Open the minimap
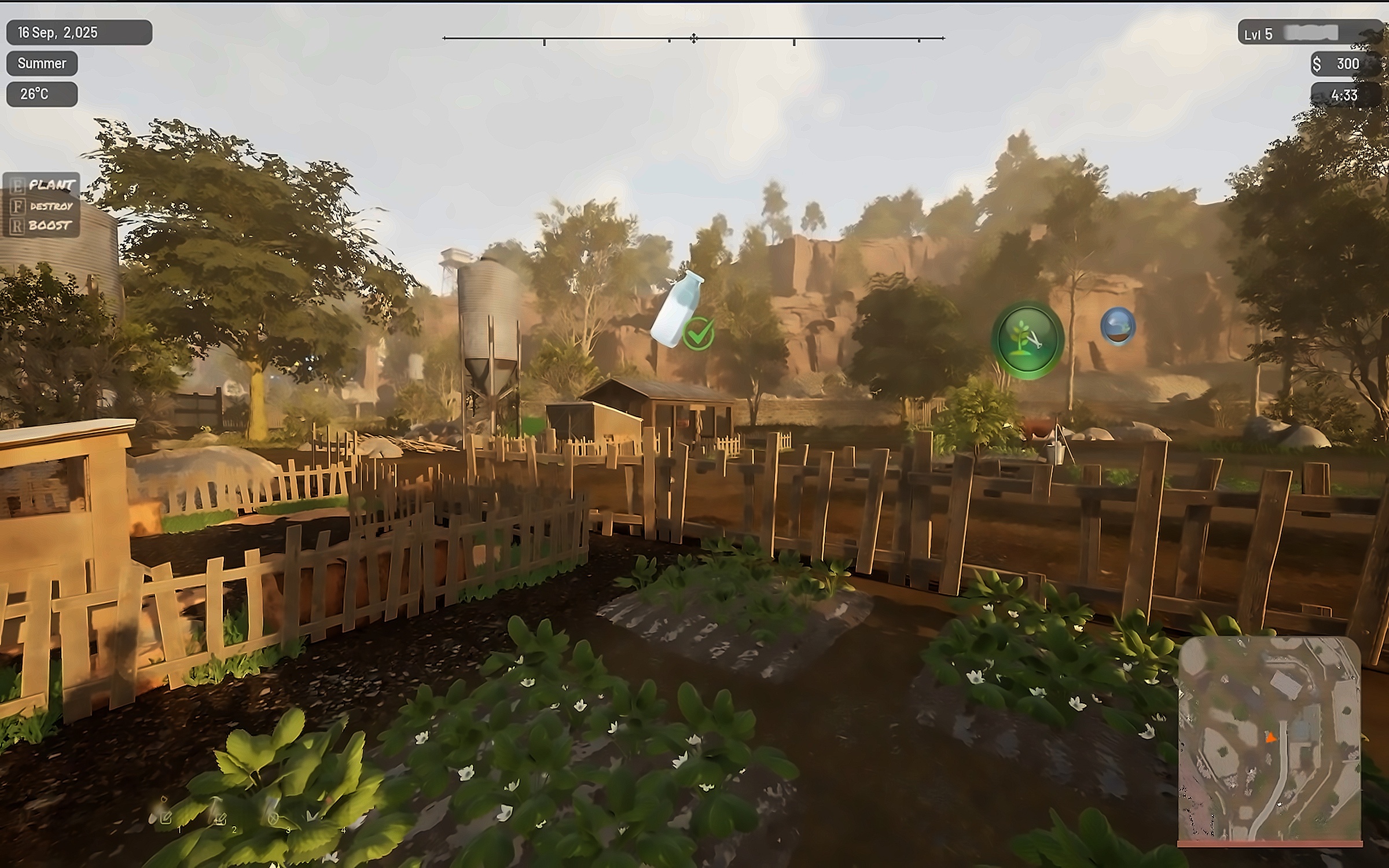This screenshot has width=1389, height=868. (1270, 740)
